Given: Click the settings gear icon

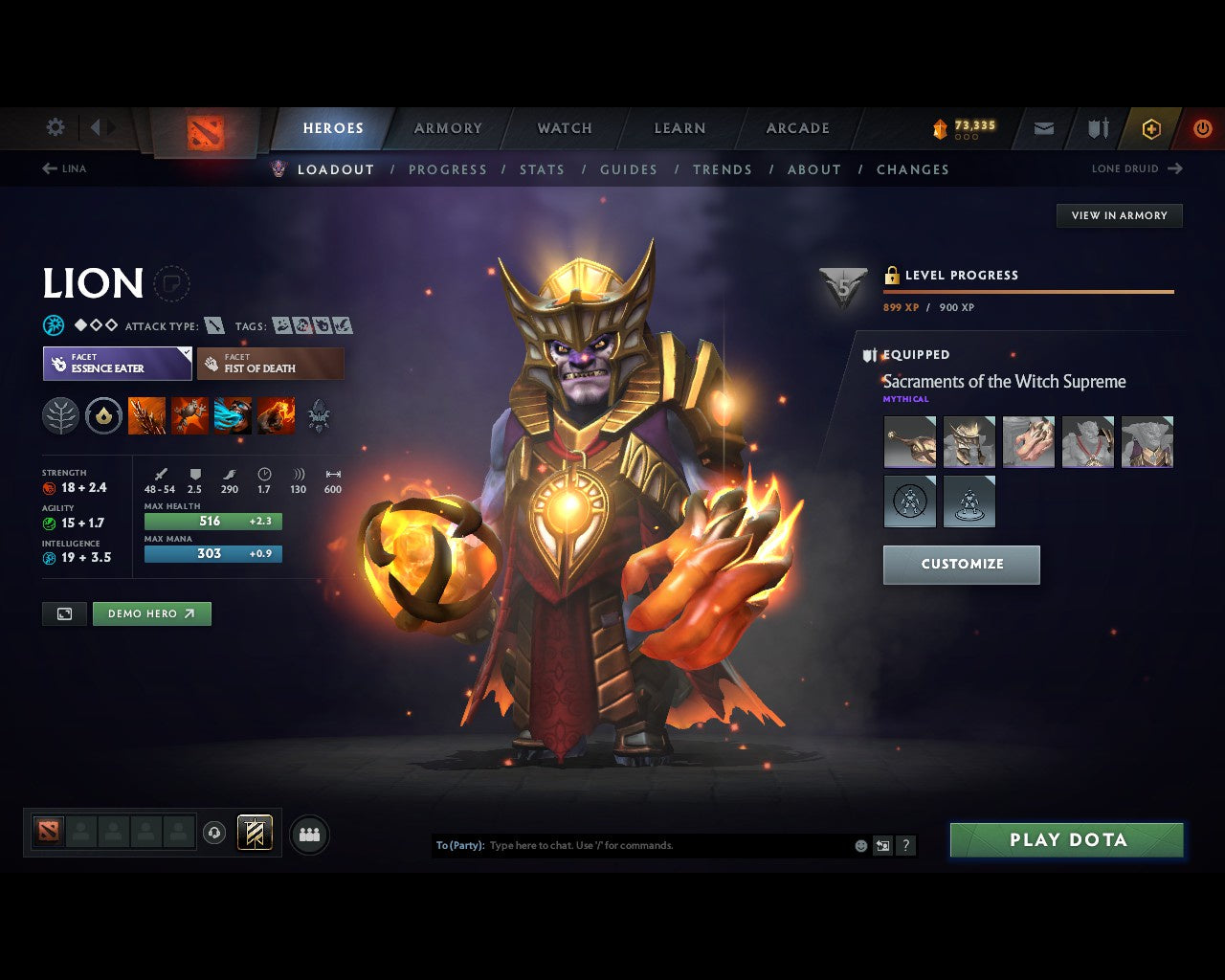Looking at the screenshot, I should point(55,126).
